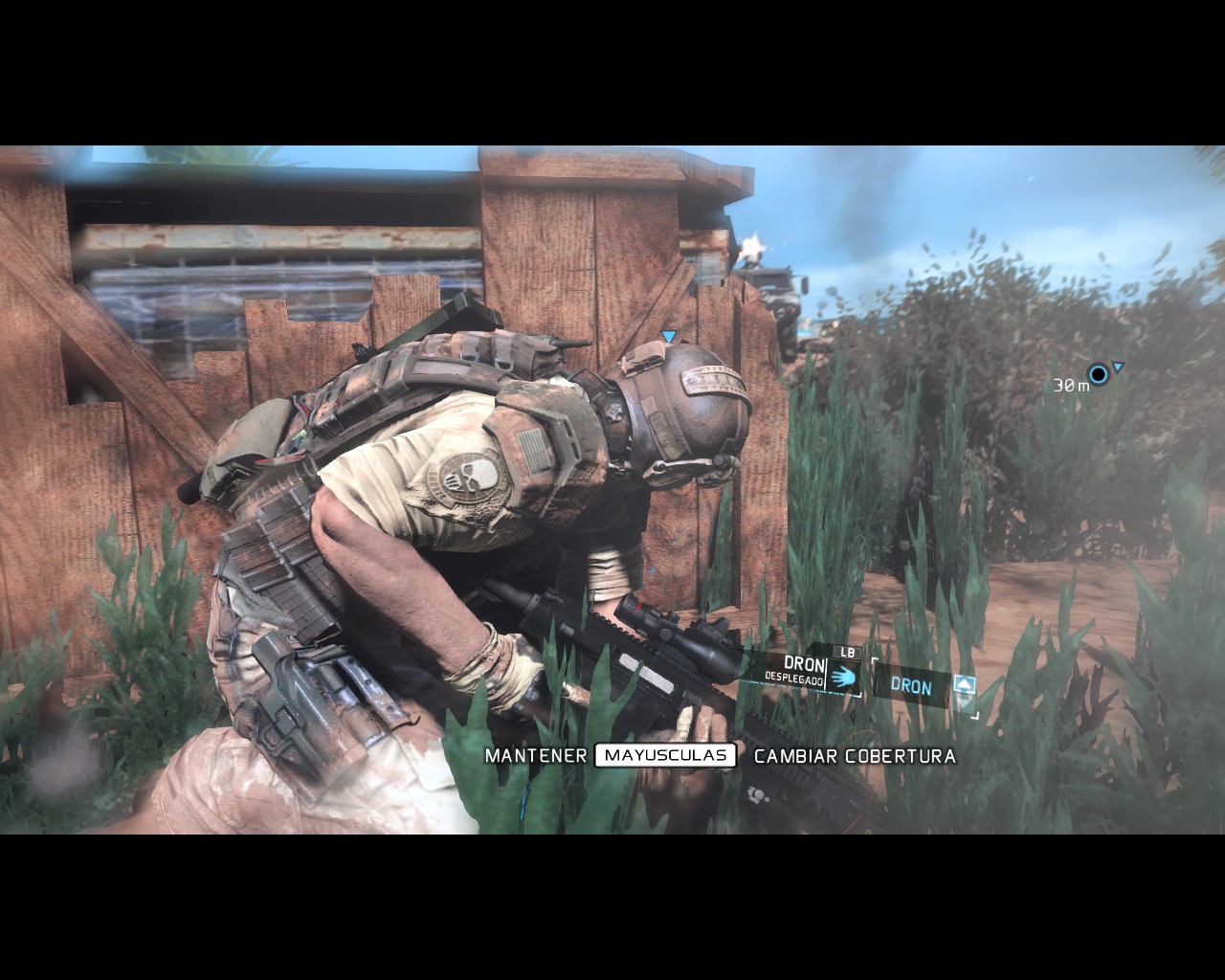The height and width of the screenshot is (980, 1225).
Task: Click the blue hand icon beside DRON DESPLEGADO
Action: click(844, 678)
